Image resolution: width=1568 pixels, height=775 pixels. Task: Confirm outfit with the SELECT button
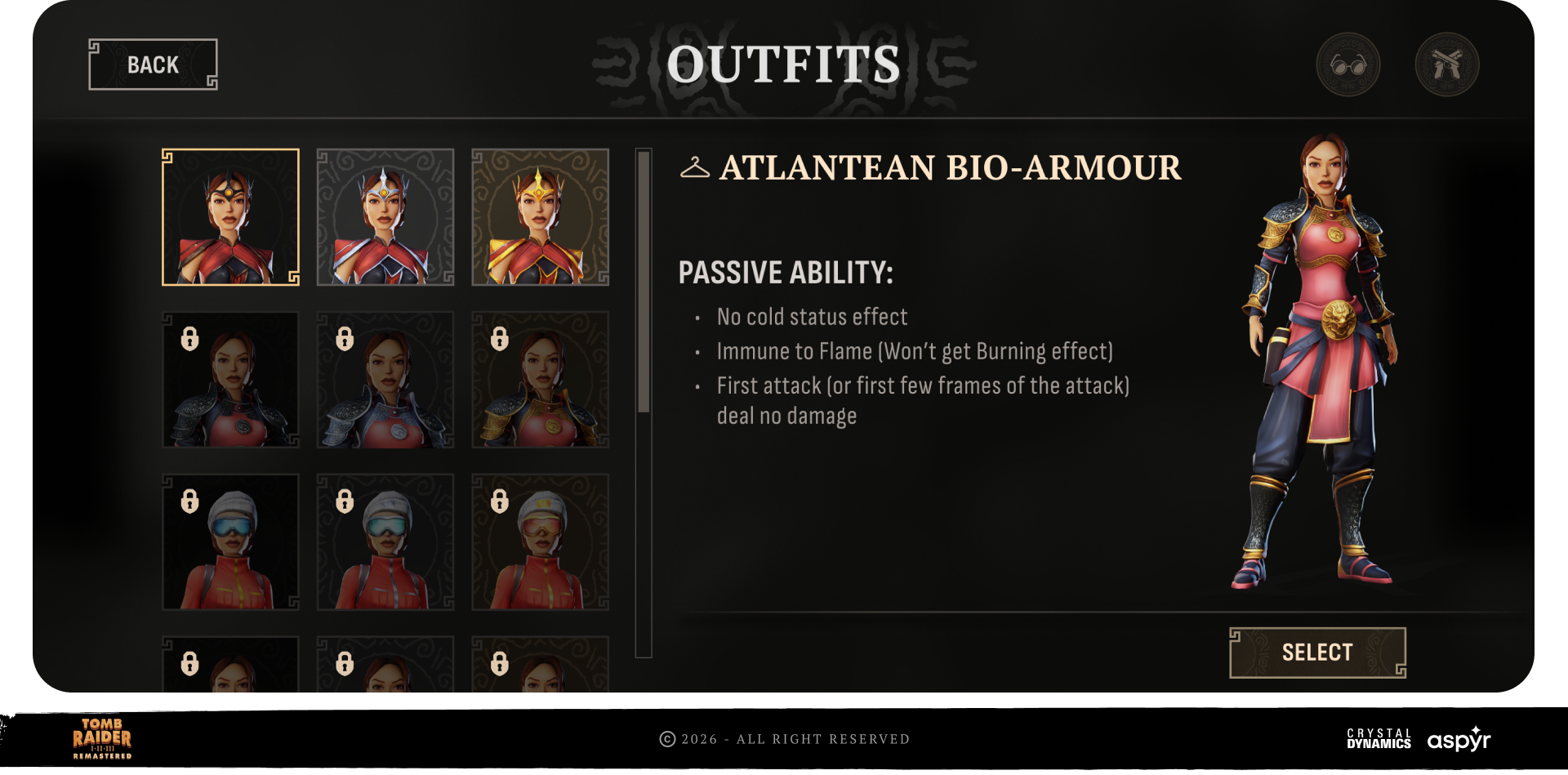pos(1316,653)
